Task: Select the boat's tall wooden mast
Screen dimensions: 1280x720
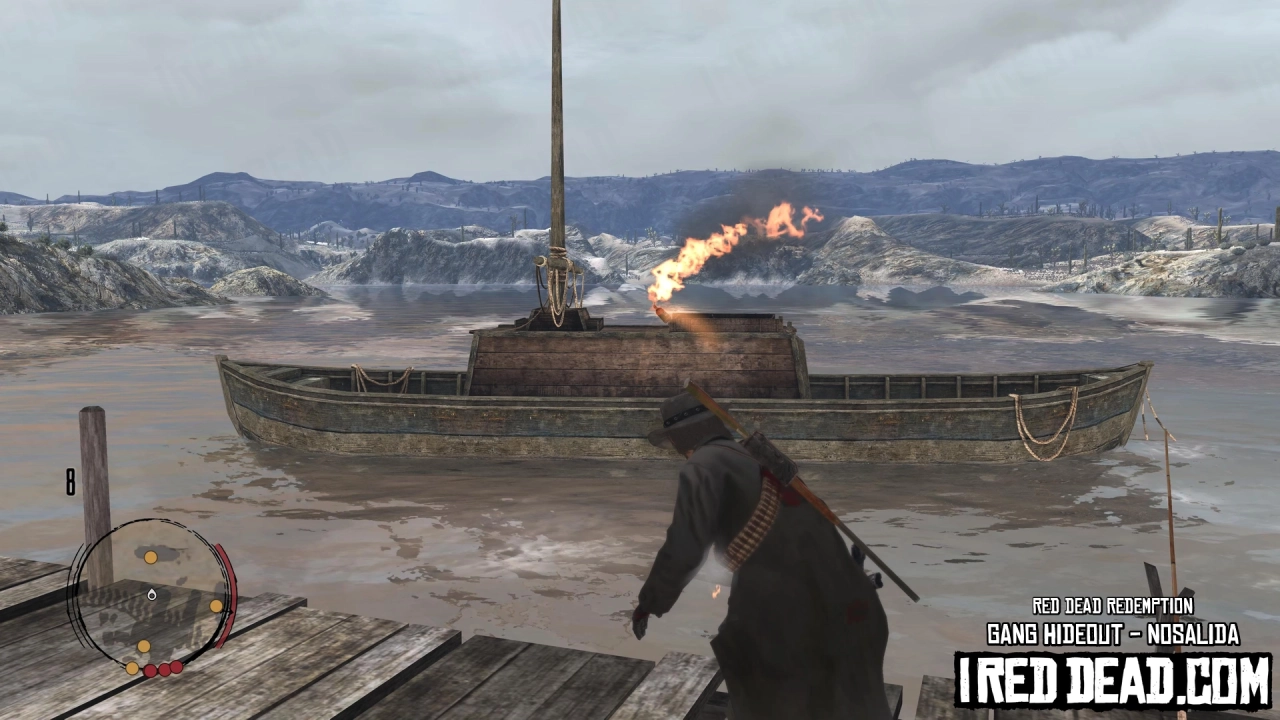Action: click(557, 150)
